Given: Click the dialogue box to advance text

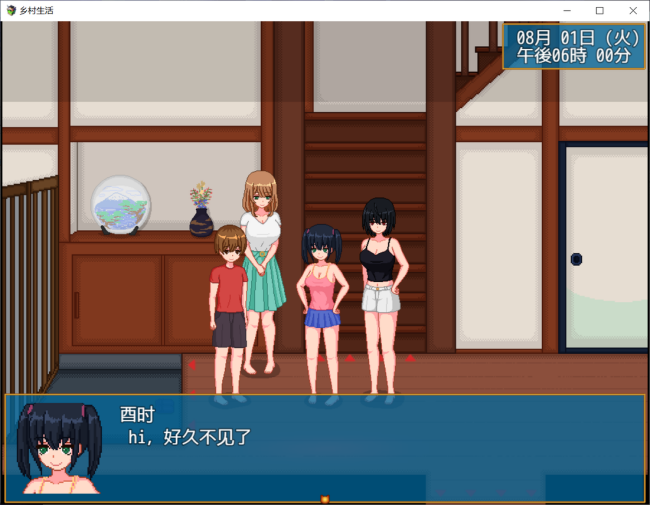Looking at the screenshot, I should click(x=324, y=447).
